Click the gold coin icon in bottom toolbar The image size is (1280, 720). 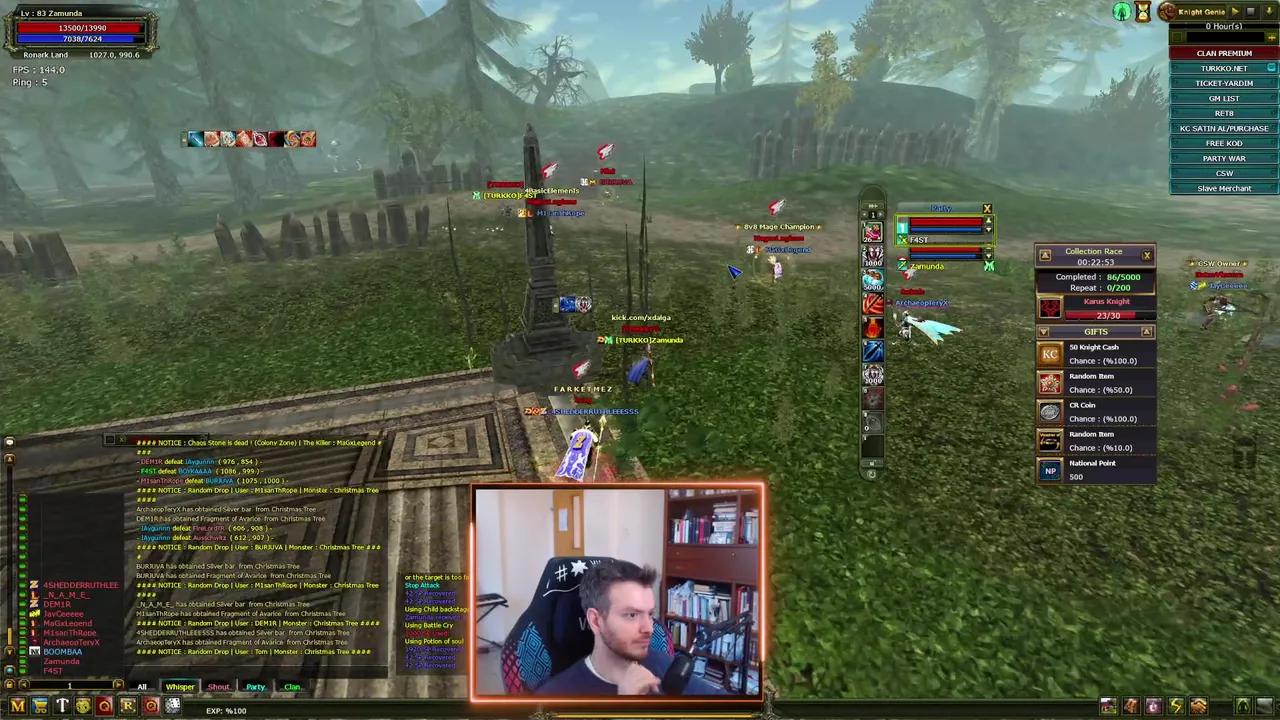(x=84, y=708)
